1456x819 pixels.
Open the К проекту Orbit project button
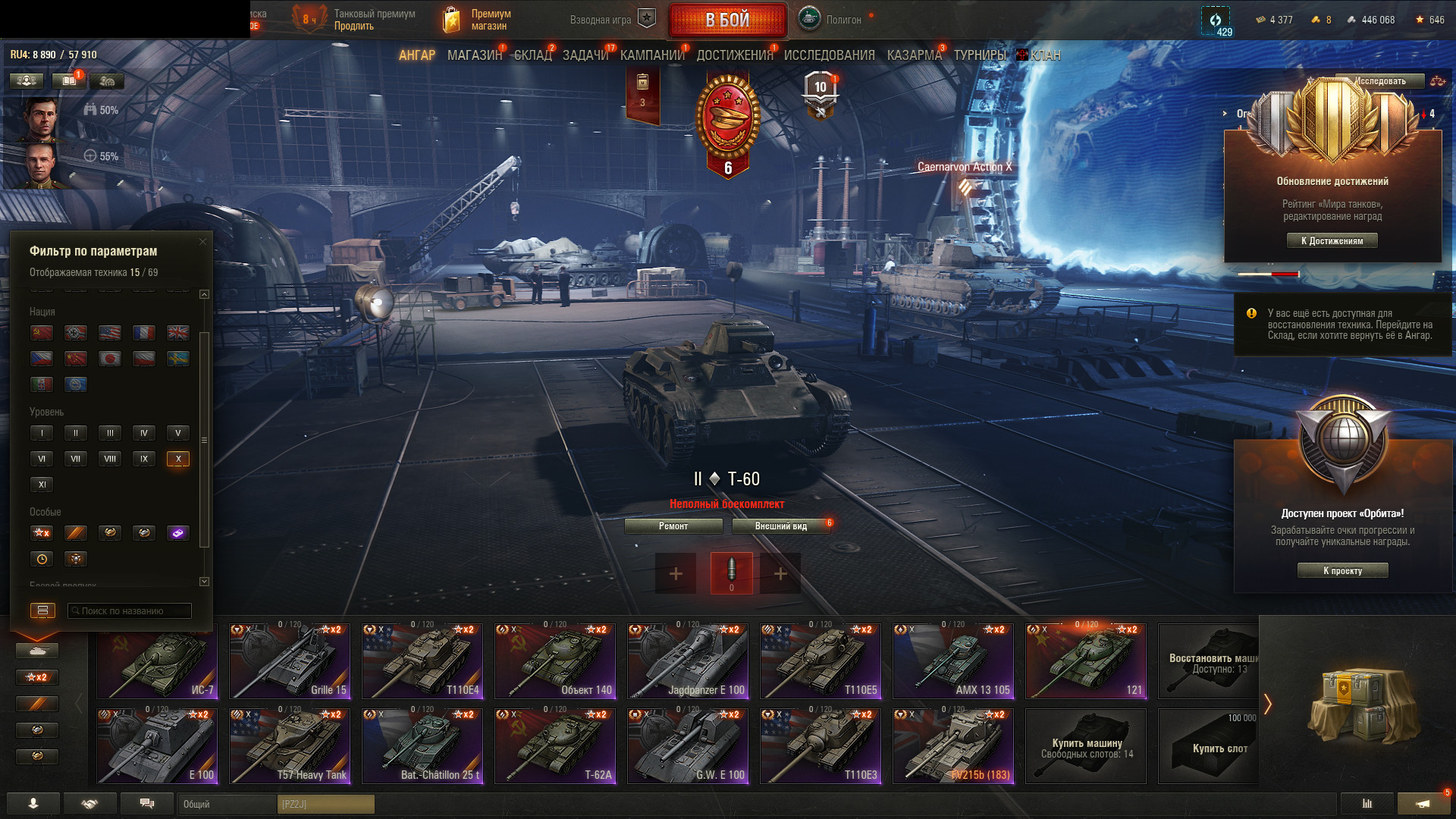click(x=1342, y=571)
